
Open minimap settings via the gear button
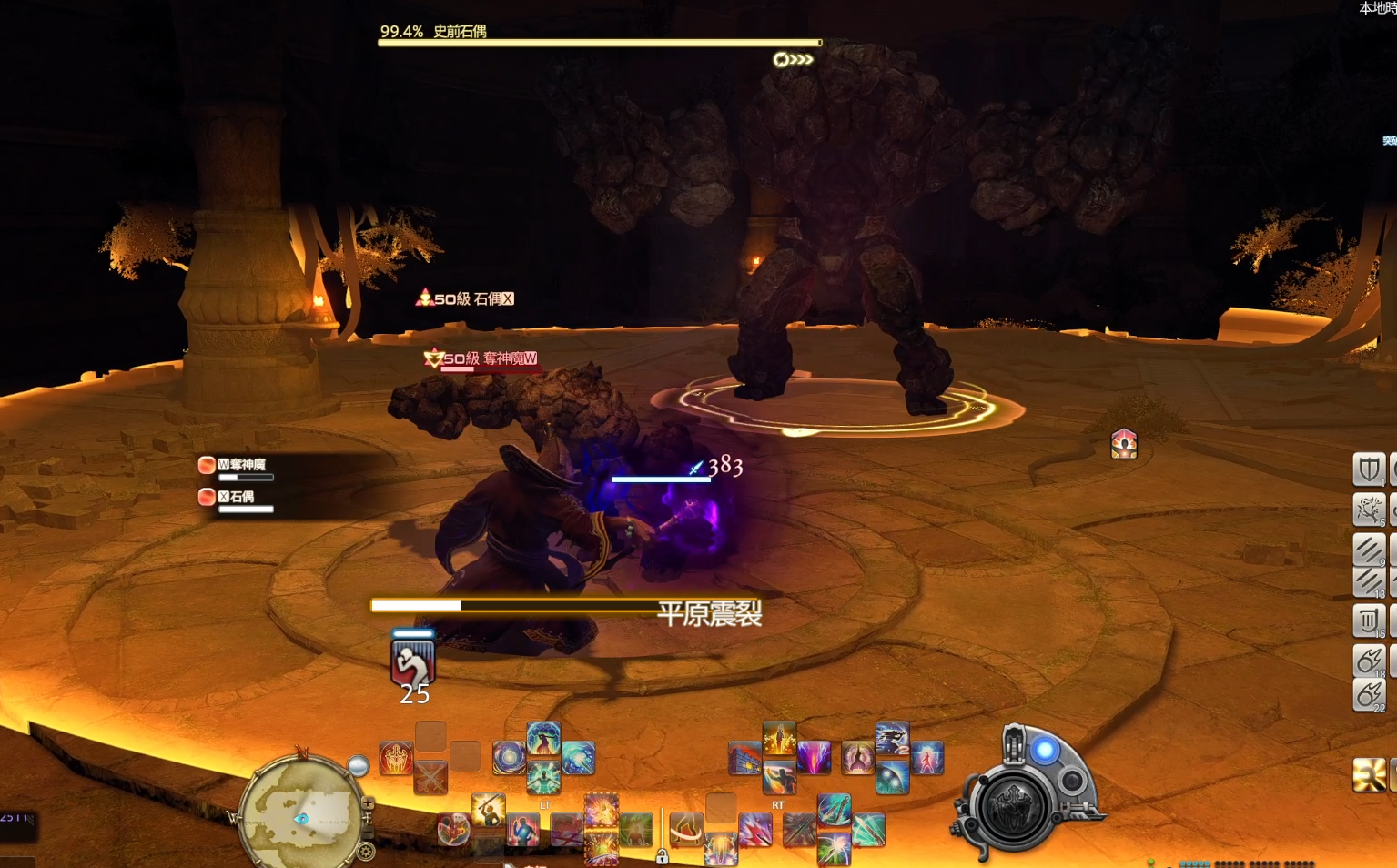point(366,852)
